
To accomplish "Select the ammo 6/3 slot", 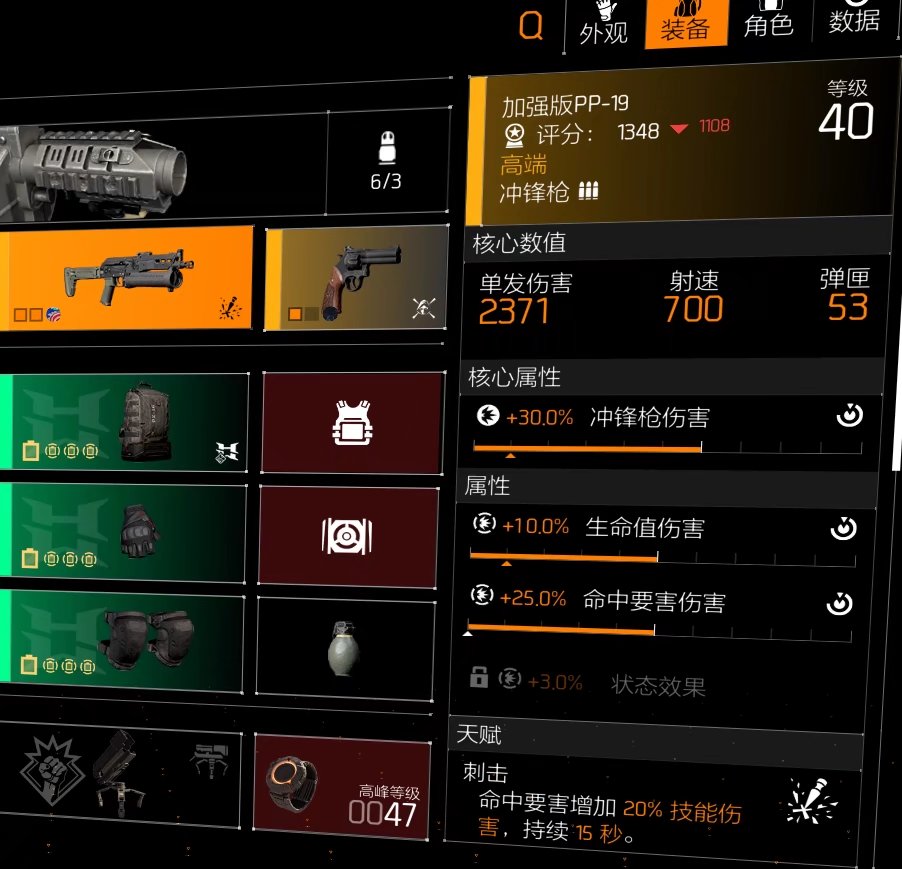I will tap(386, 161).
